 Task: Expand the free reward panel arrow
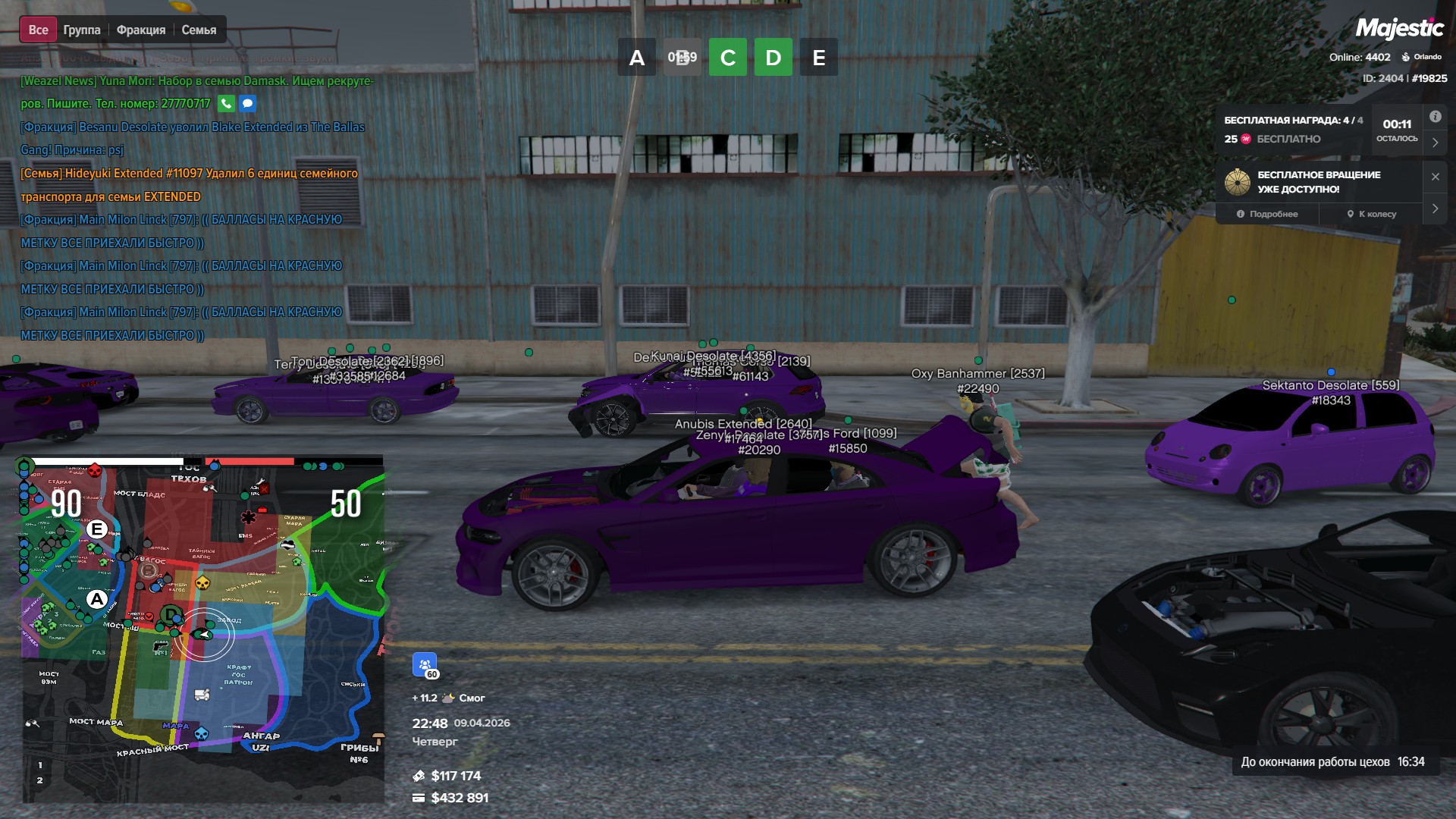click(x=1435, y=143)
